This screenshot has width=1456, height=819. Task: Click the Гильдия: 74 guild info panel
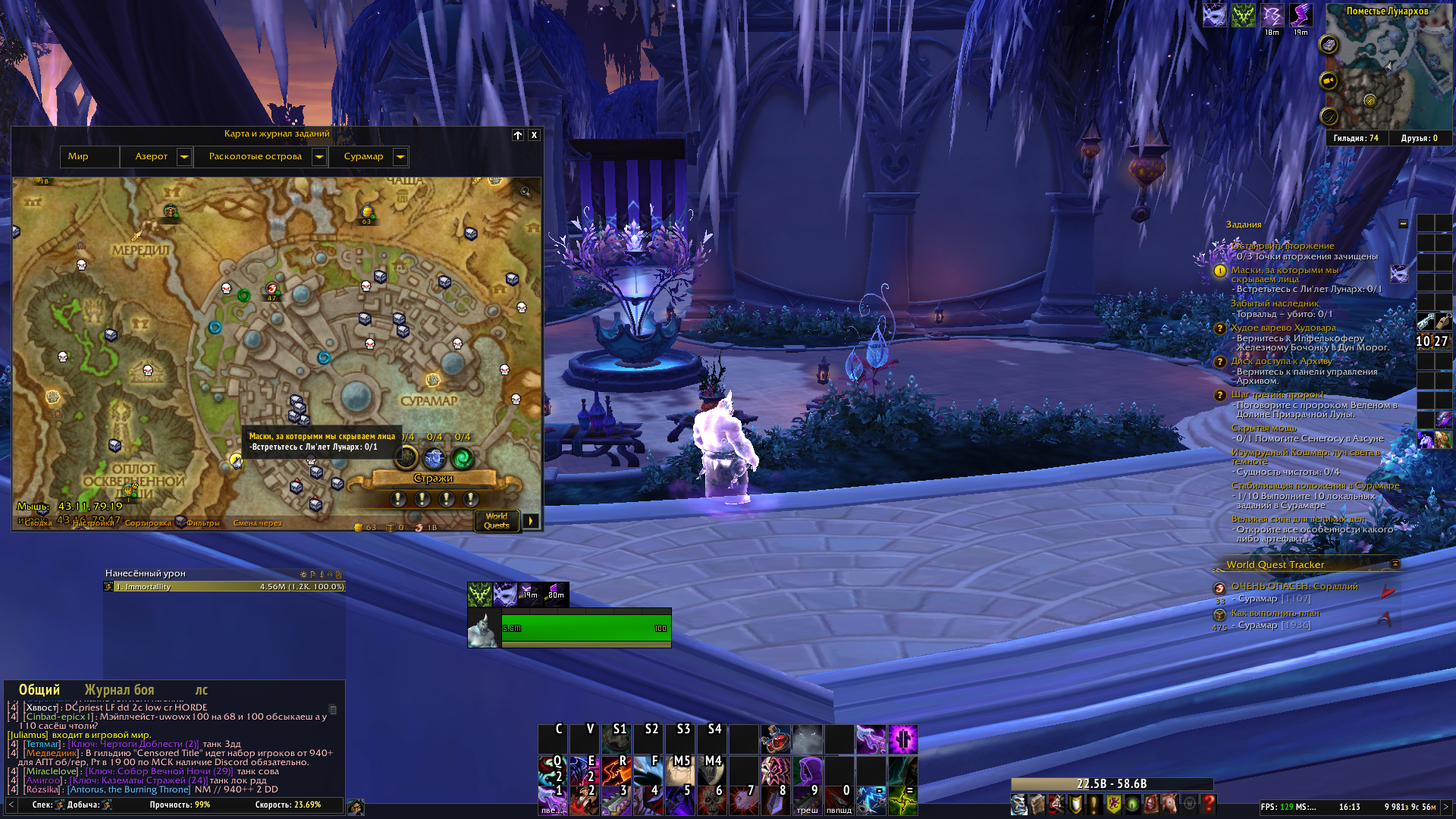(1357, 138)
